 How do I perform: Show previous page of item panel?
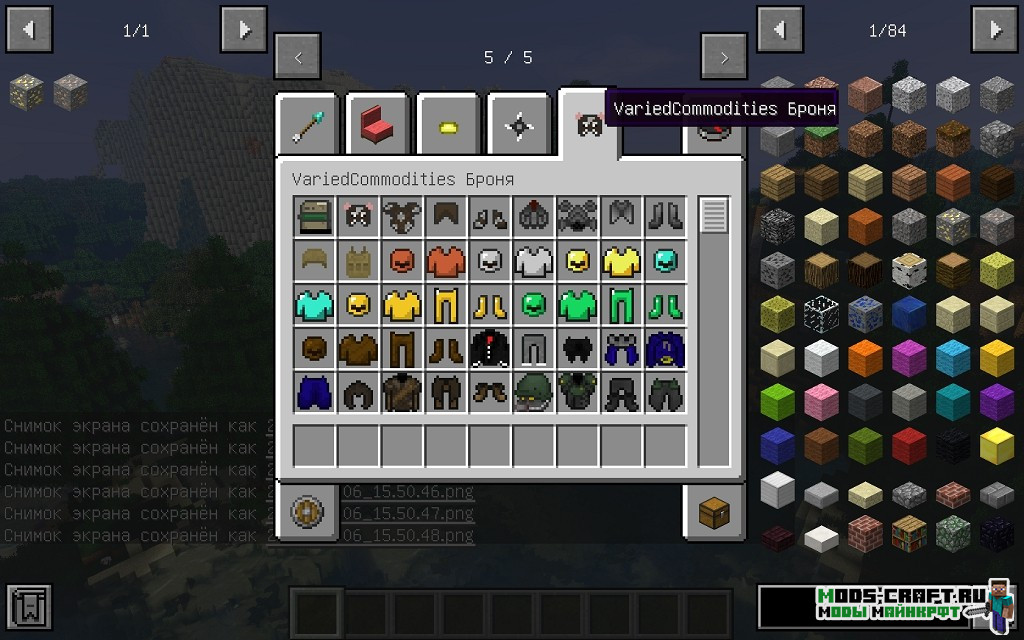tap(781, 30)
